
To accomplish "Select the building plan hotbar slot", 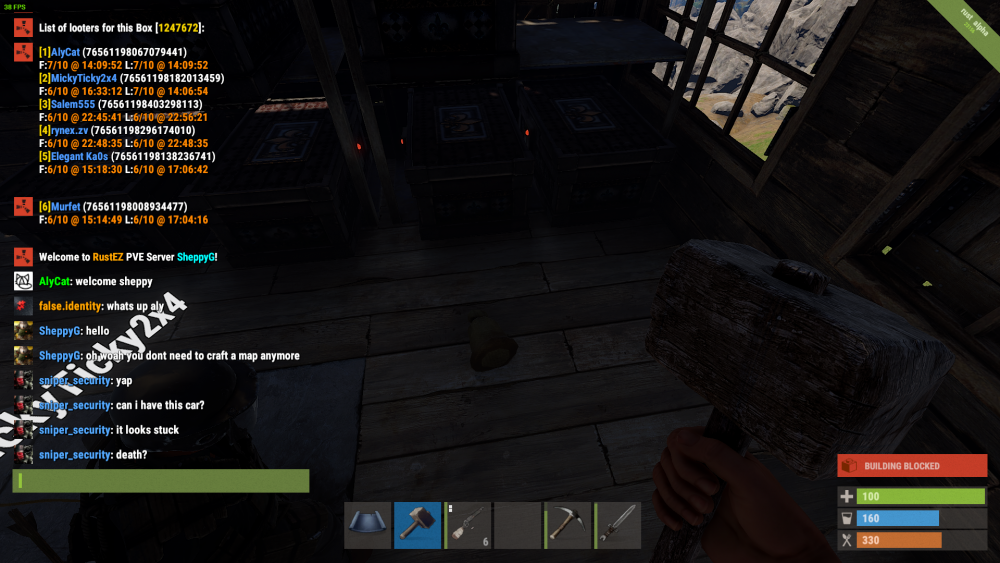I will coord(367,525).
